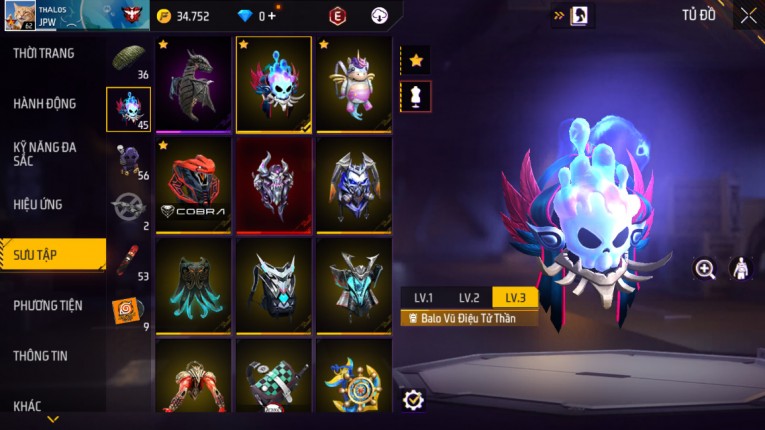Open the green backpack category with 36 items
Screen dimensions: 765x430
pos(129,60)
